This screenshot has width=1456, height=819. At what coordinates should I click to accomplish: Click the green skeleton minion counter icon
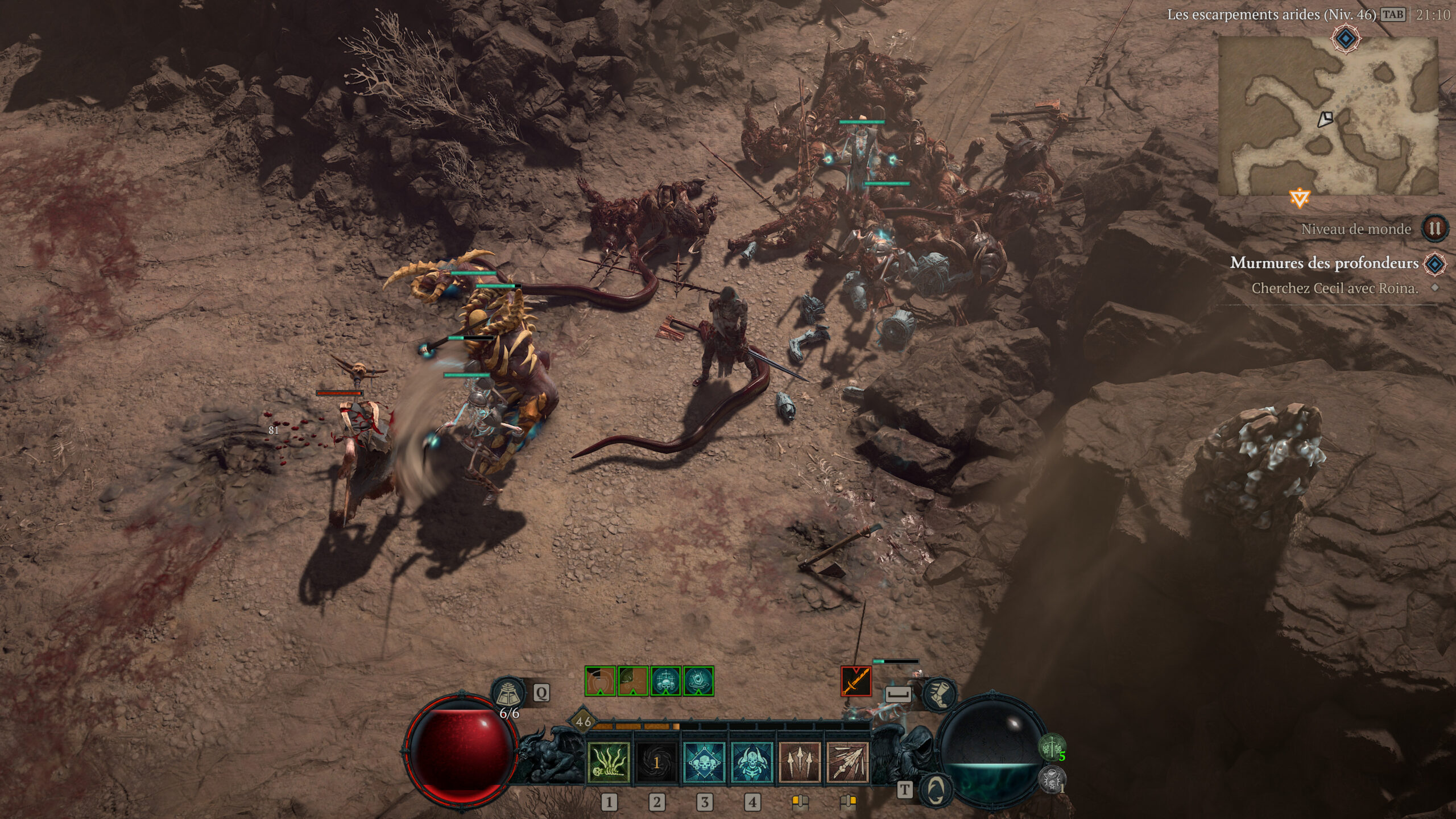click(x=1052, y=746)
